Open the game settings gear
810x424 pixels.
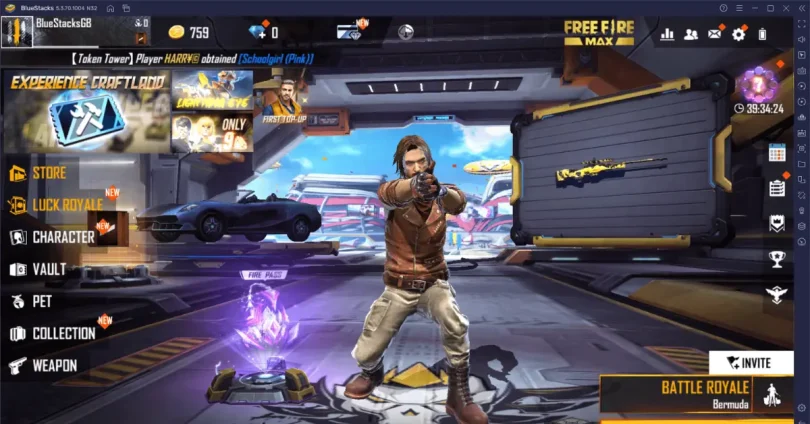click(738, 34)
